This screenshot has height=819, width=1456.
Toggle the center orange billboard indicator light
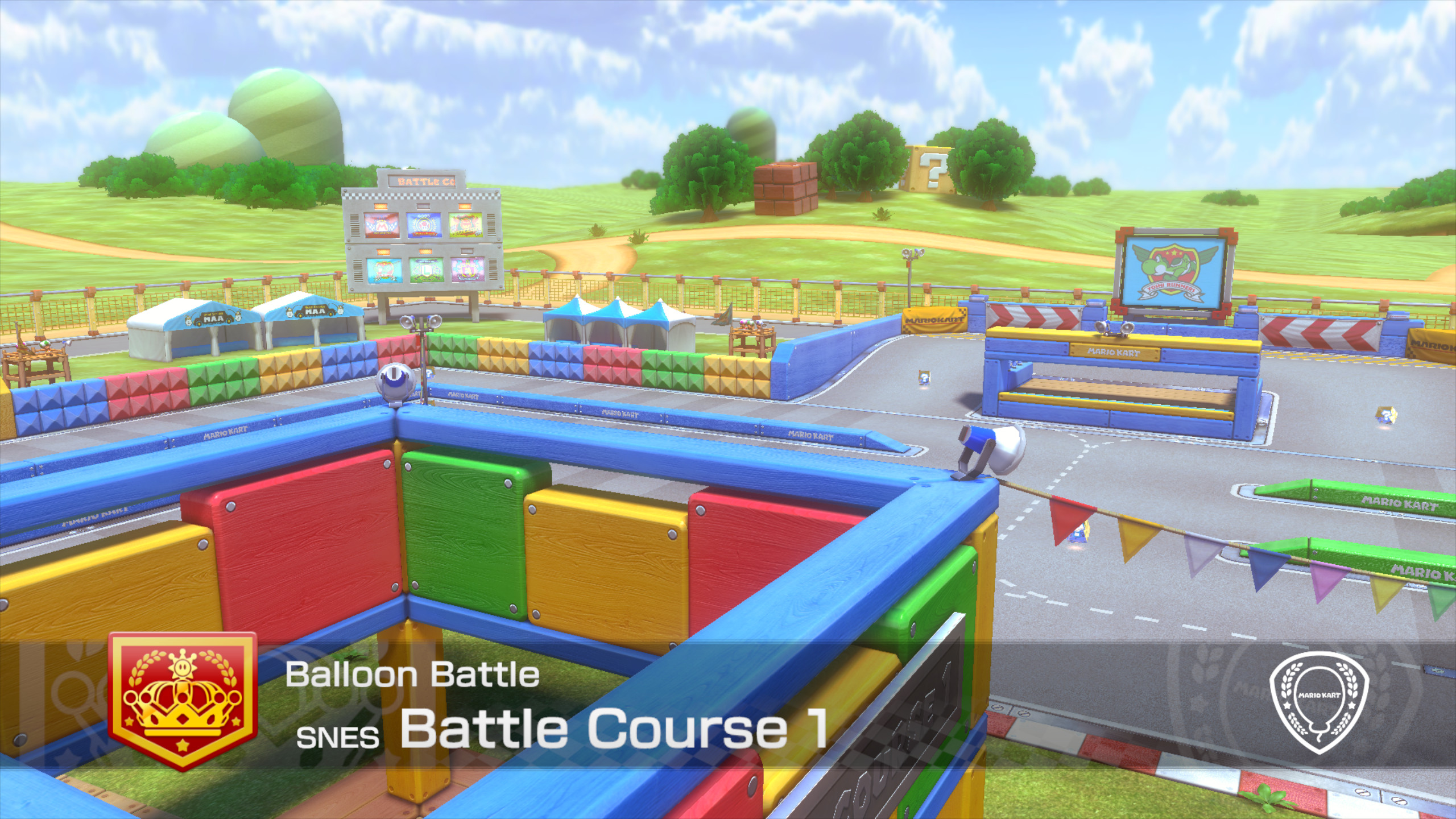click(x=425, y=252)
